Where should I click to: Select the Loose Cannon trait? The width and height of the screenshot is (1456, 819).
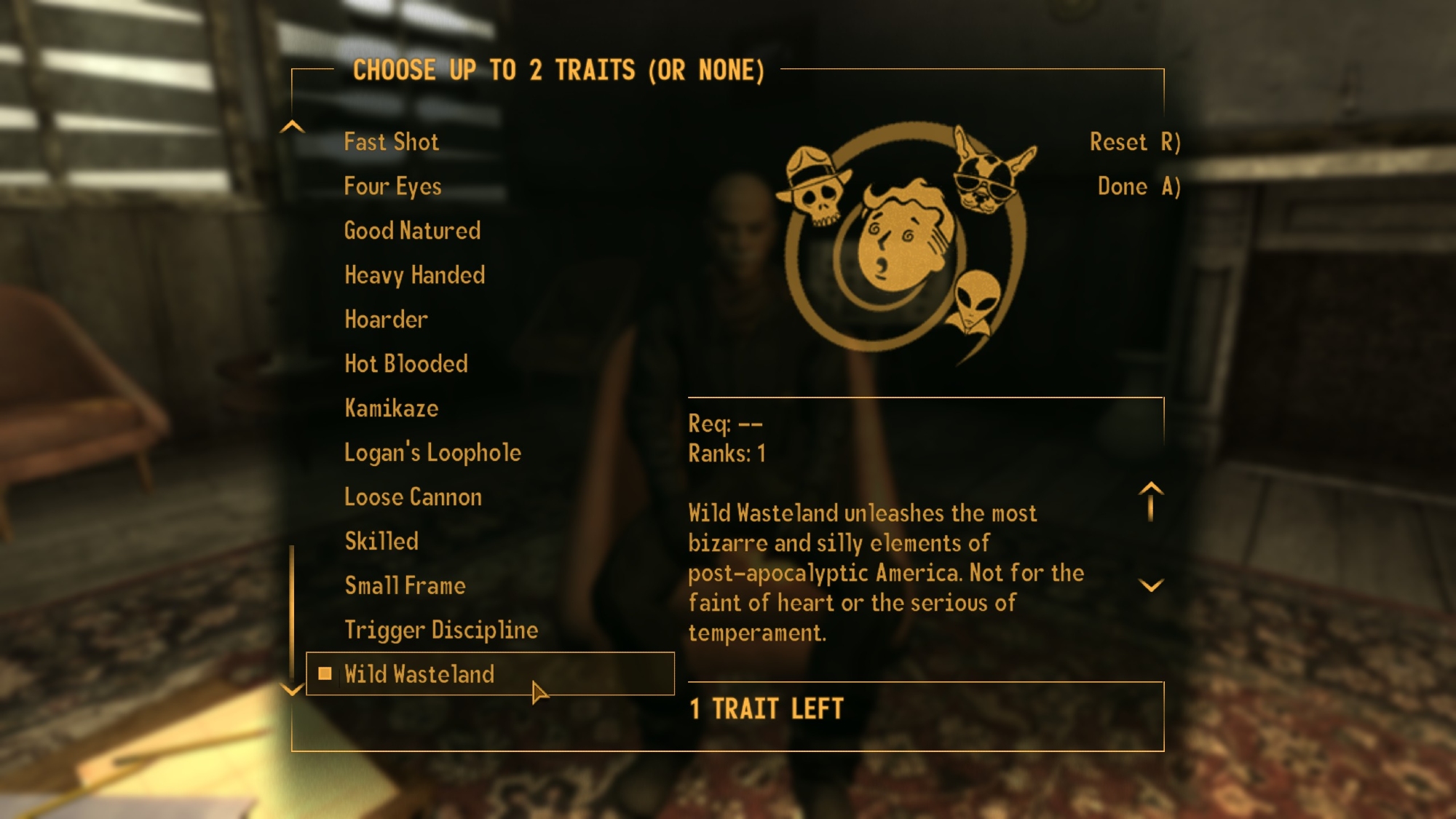(413, 497)
